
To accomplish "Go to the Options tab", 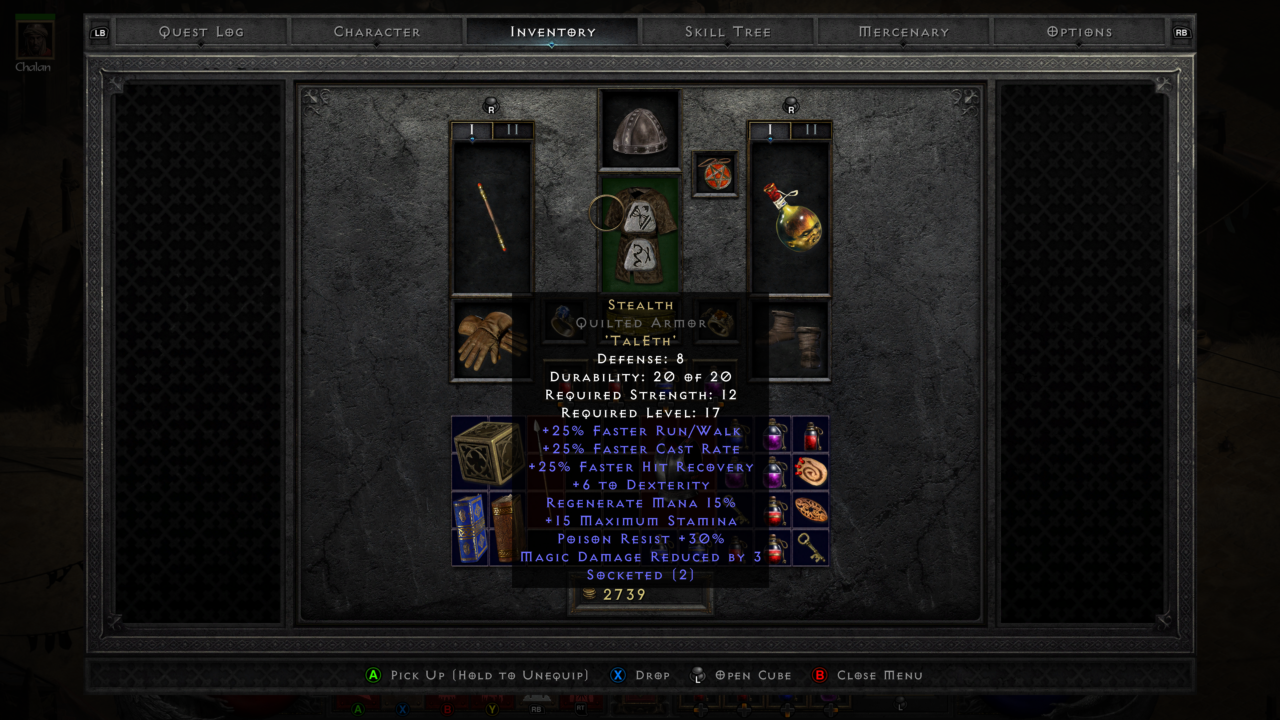I will point(1079,32).
